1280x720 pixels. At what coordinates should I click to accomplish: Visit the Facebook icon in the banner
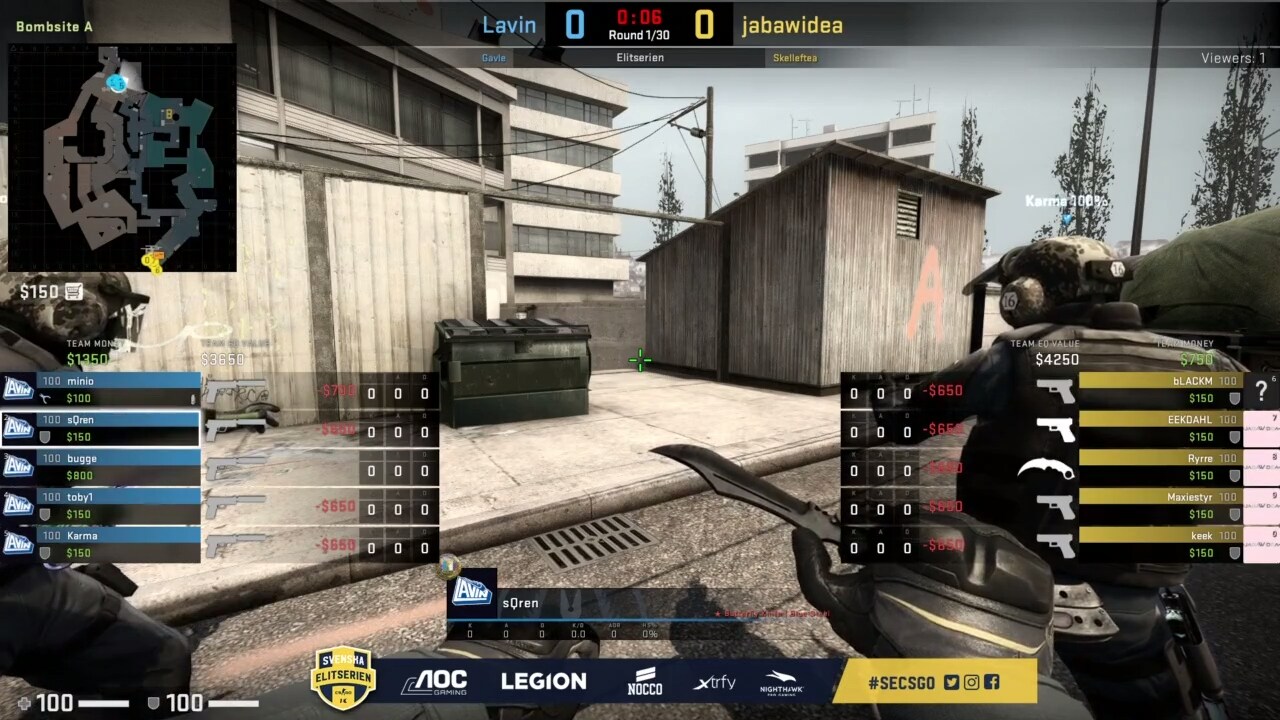[x=991, y=683]
